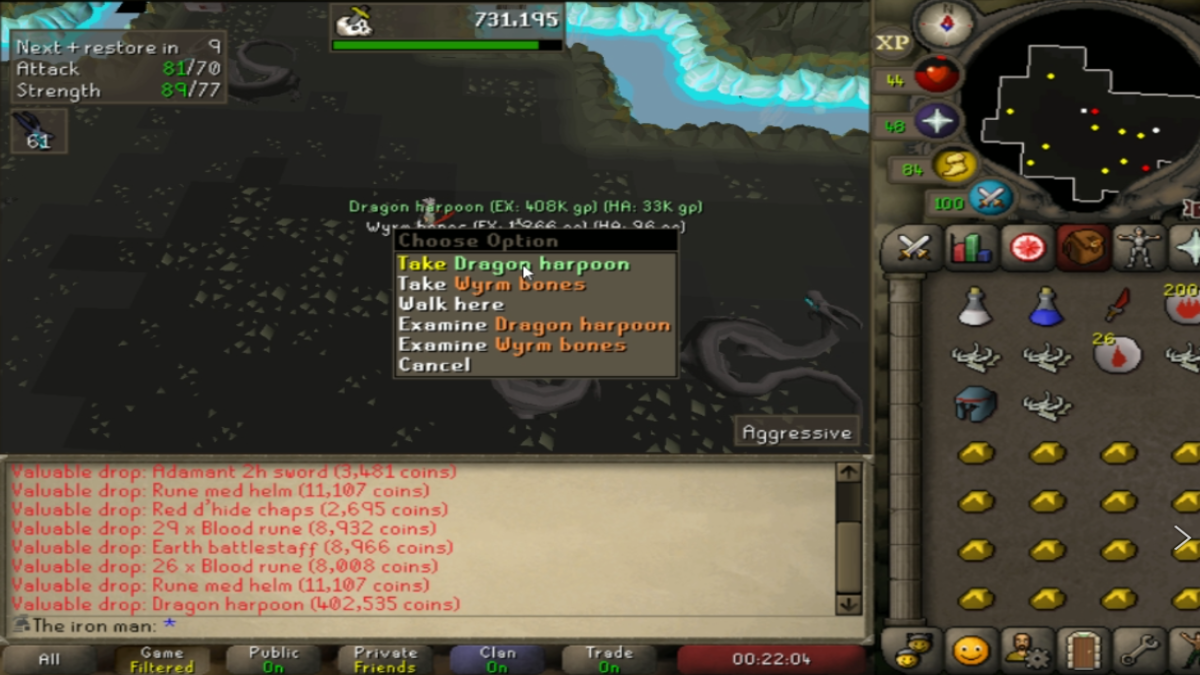Open the combat options crossed-swords tab

[x=914, y=247]
